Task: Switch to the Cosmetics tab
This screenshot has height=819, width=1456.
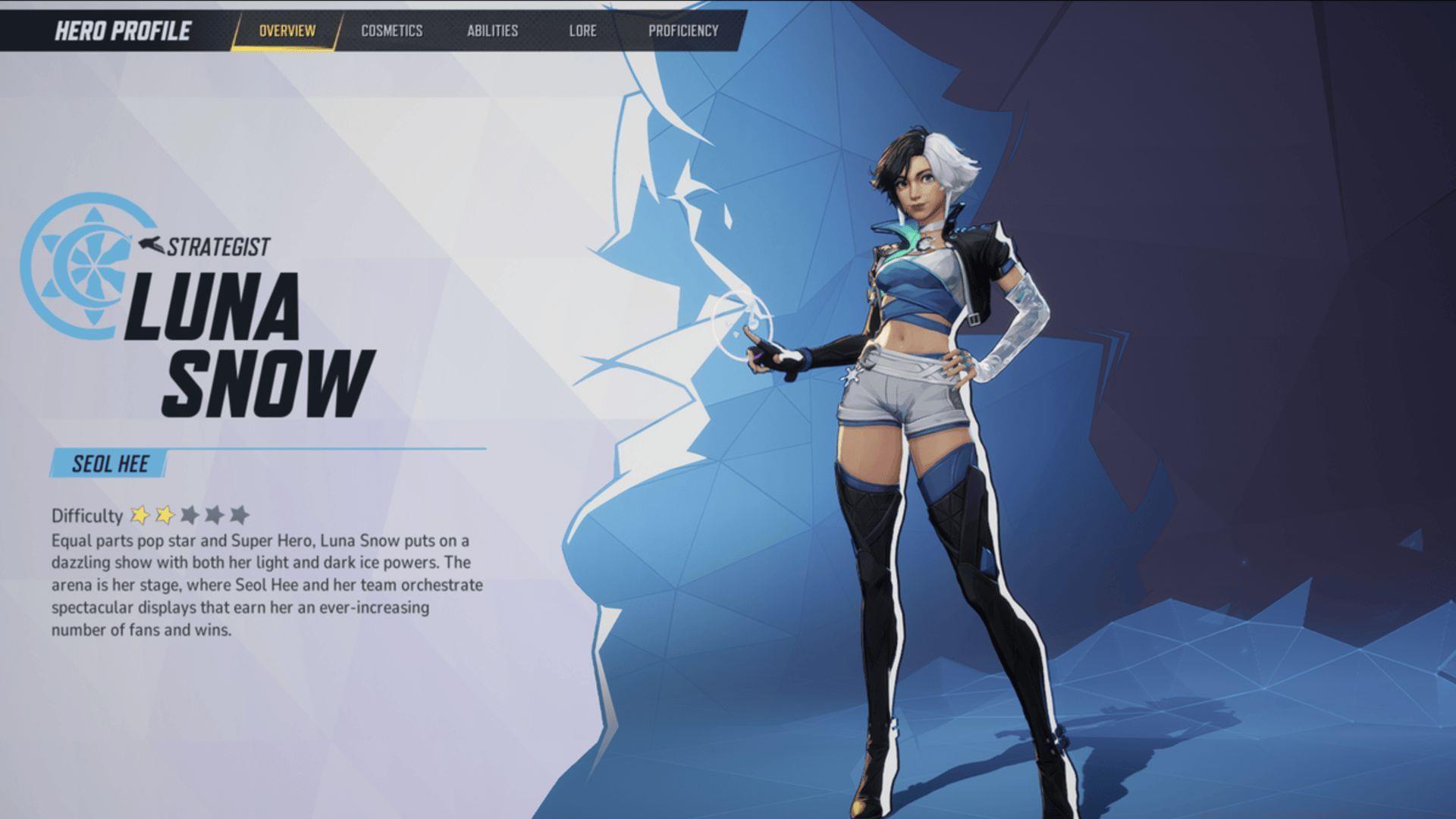Action: point(391,31)
